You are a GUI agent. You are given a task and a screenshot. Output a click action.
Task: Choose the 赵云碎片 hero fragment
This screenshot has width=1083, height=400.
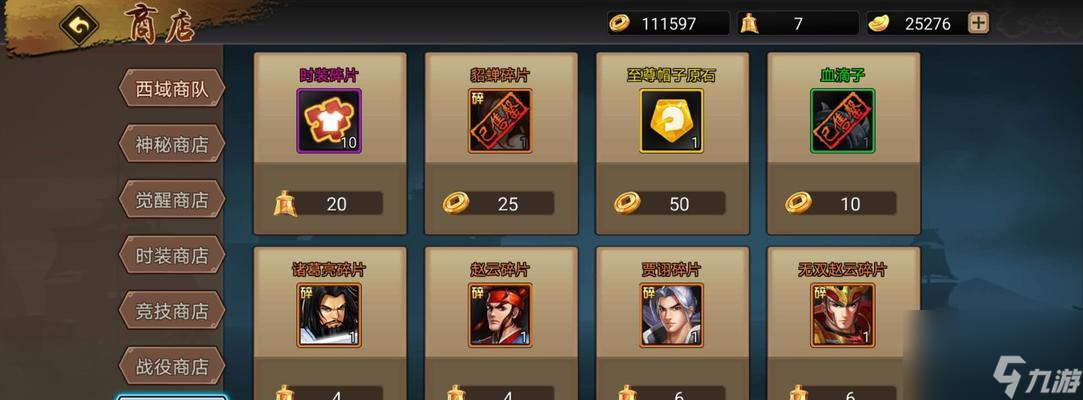click(500, 315)
